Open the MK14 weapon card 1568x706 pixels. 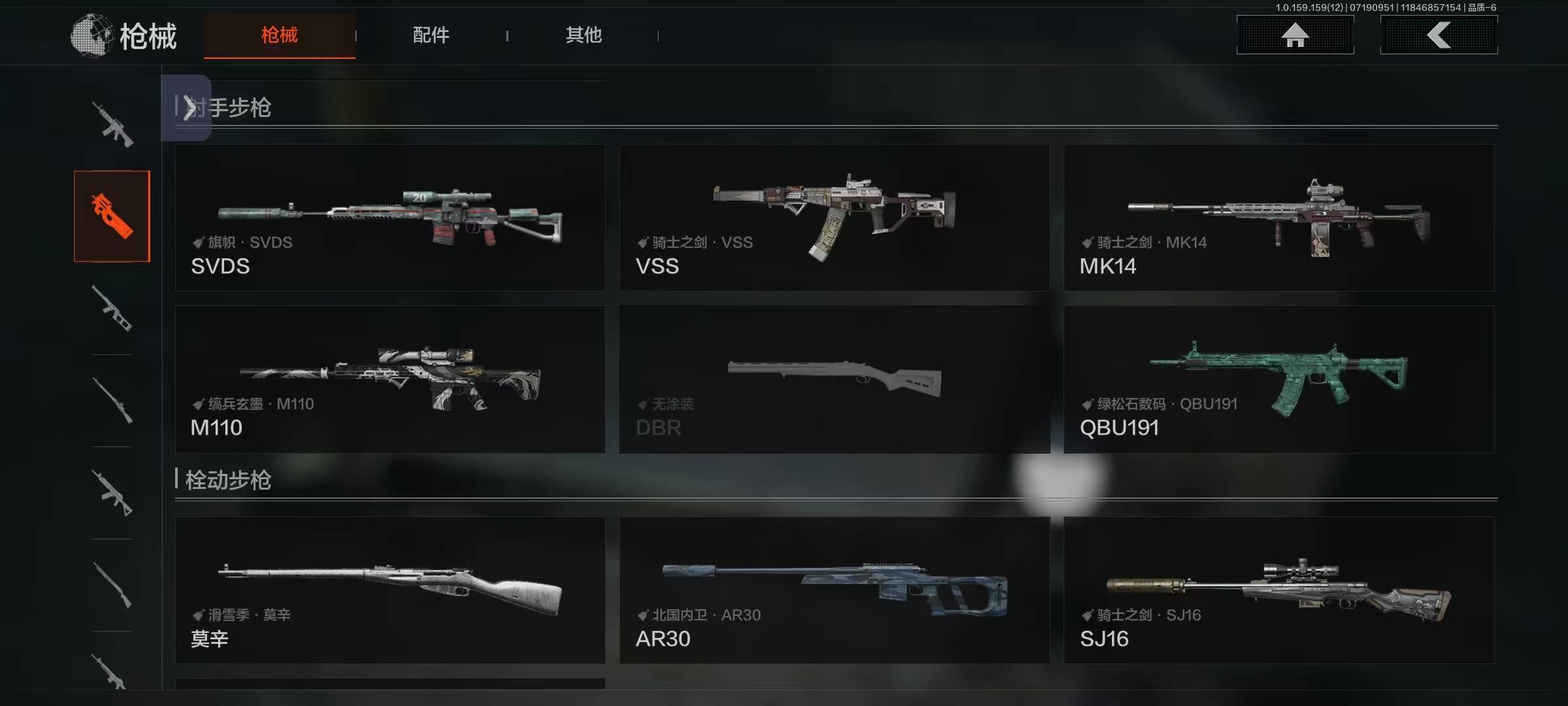click(1279, 218)
